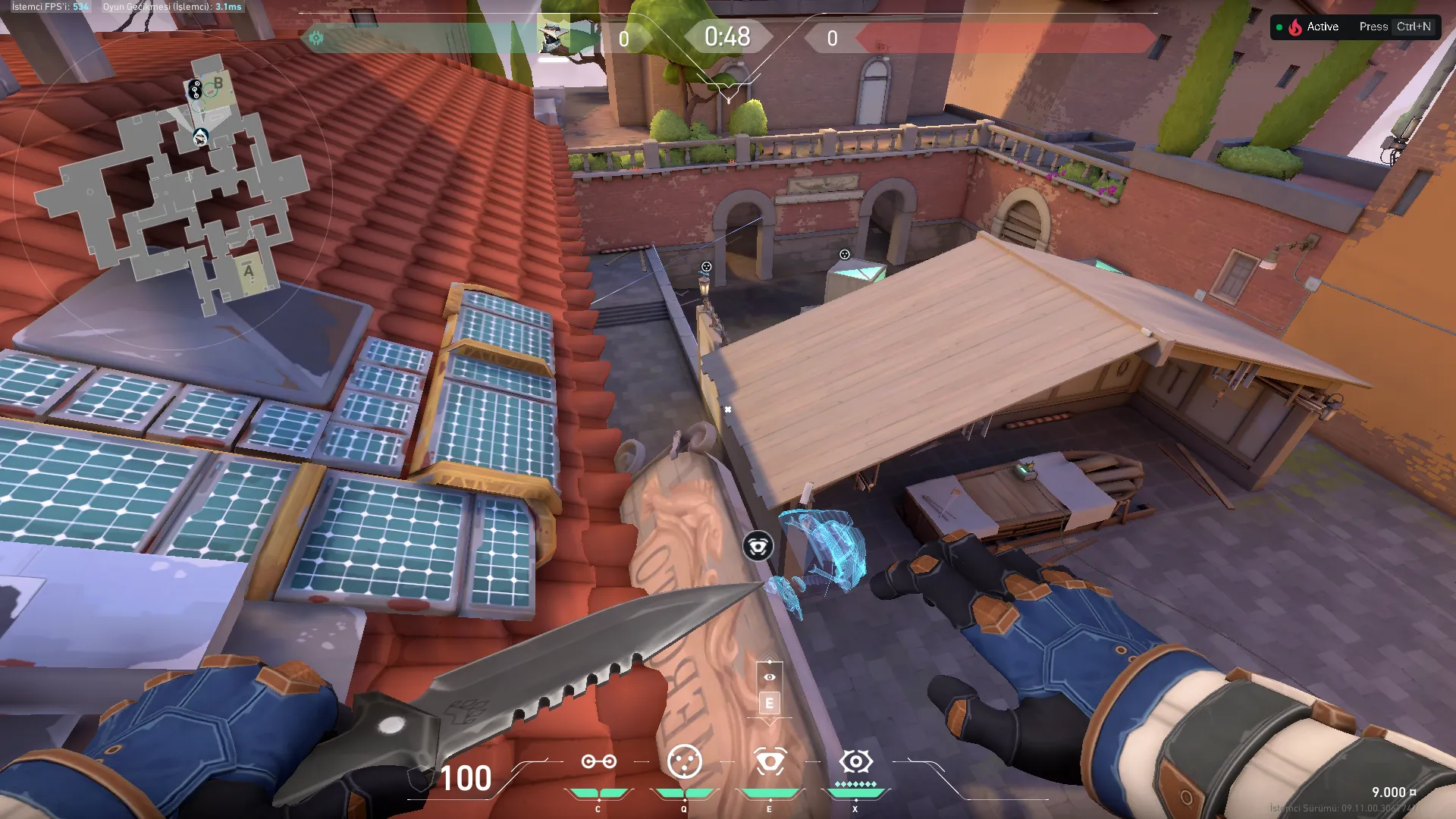This screenshot has height=819, width=1456.
Task: Trigger the Neural Theft ultimate icon
Action: [x=855, y=761]
